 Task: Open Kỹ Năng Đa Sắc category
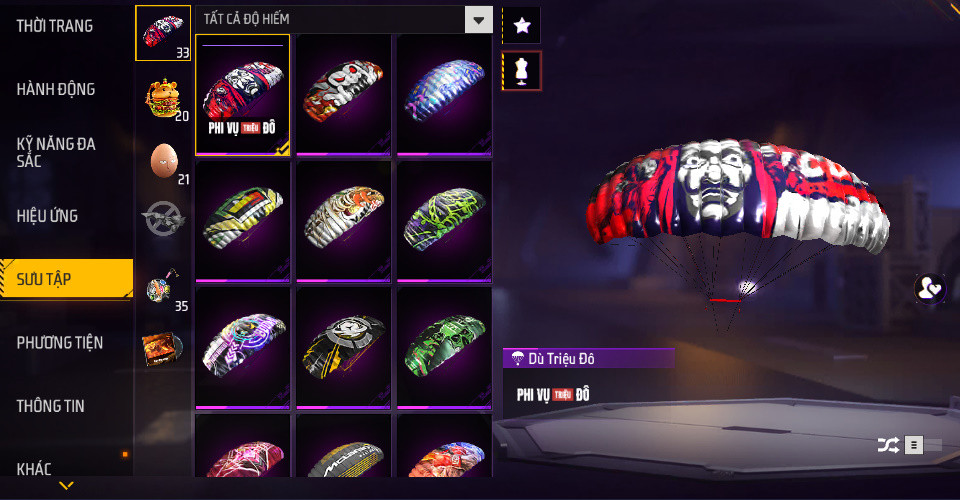pyautogui.click(x=56, y=152)
